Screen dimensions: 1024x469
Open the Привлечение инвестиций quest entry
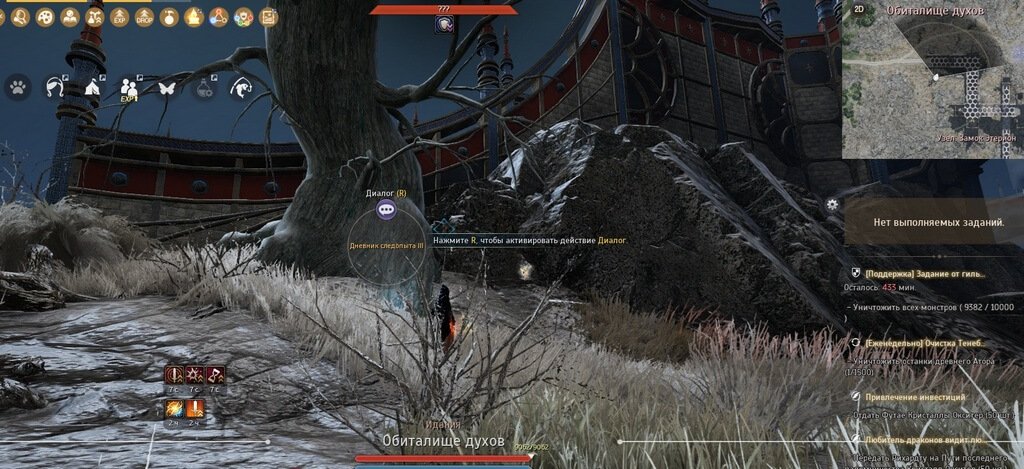point(915,397)
